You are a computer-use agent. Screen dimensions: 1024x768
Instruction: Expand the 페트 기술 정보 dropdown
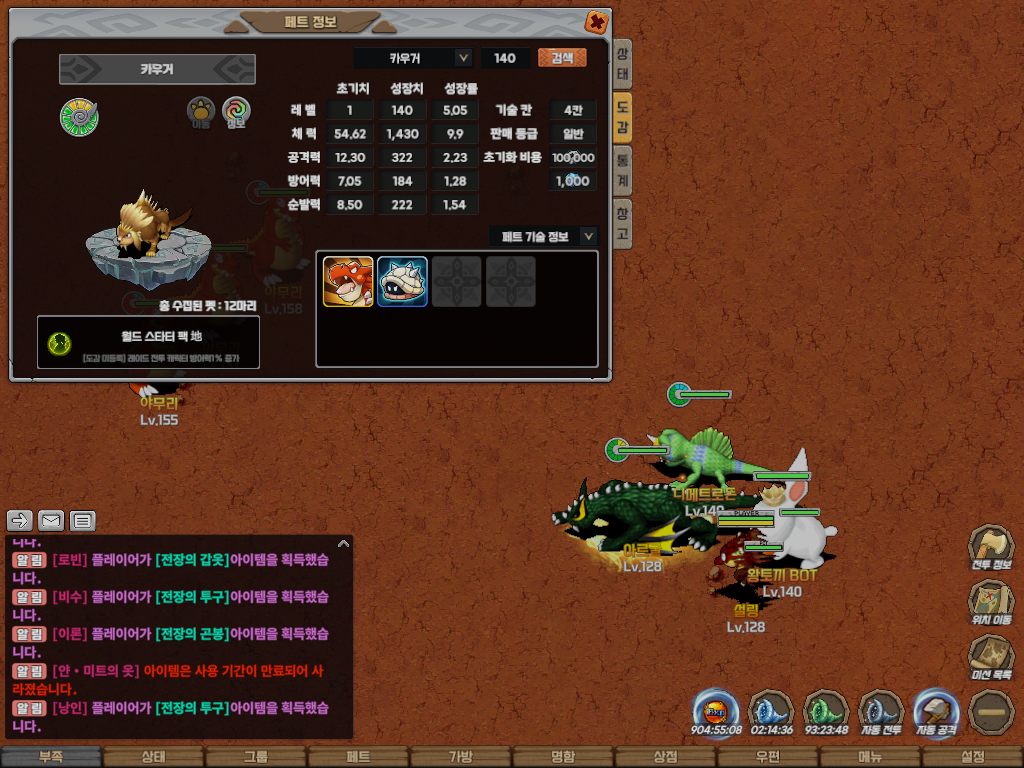click(588, 236)
